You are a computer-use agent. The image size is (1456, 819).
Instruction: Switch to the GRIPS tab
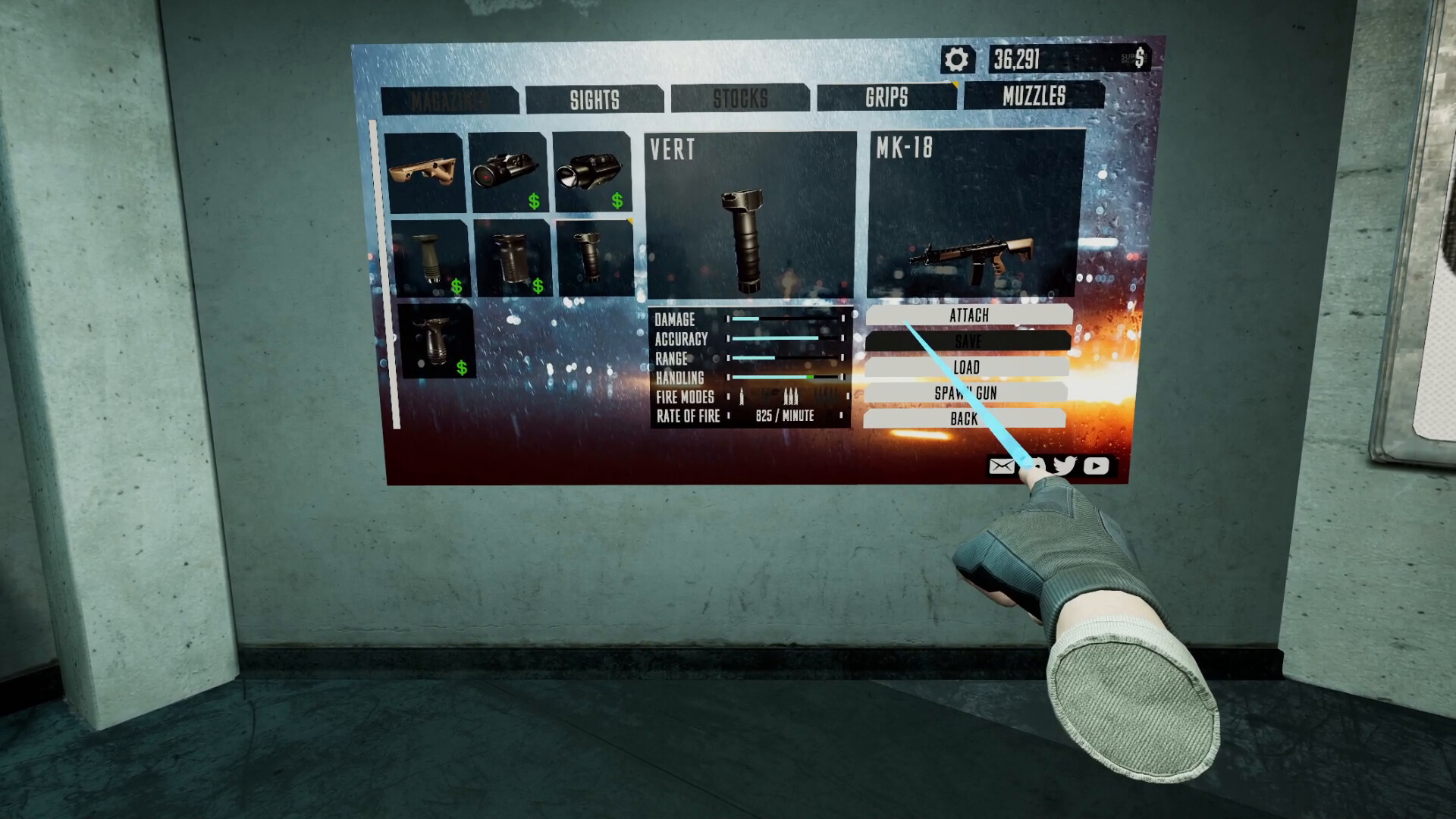tap(887, 98)
